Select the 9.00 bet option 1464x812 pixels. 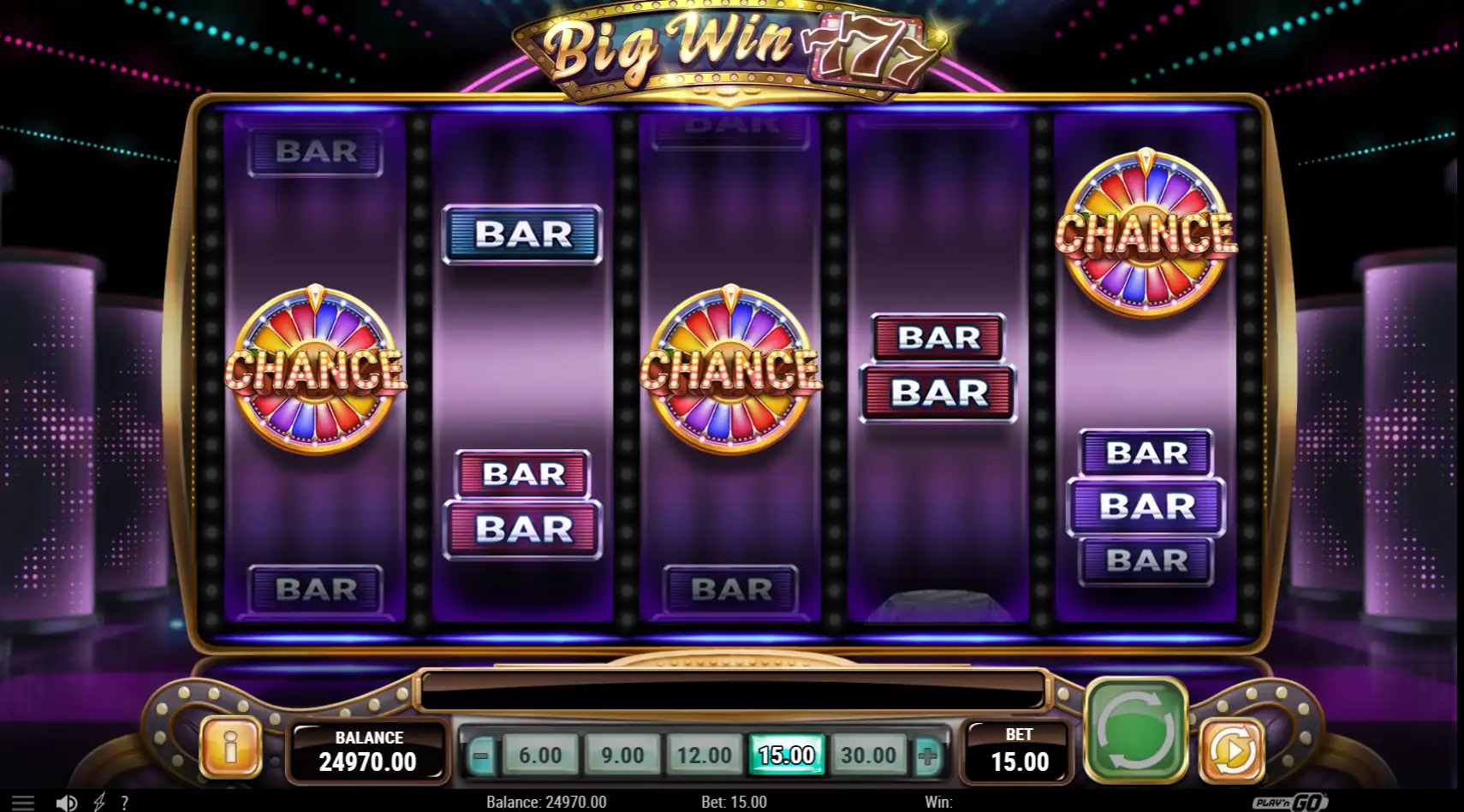(x=622, y=756)
